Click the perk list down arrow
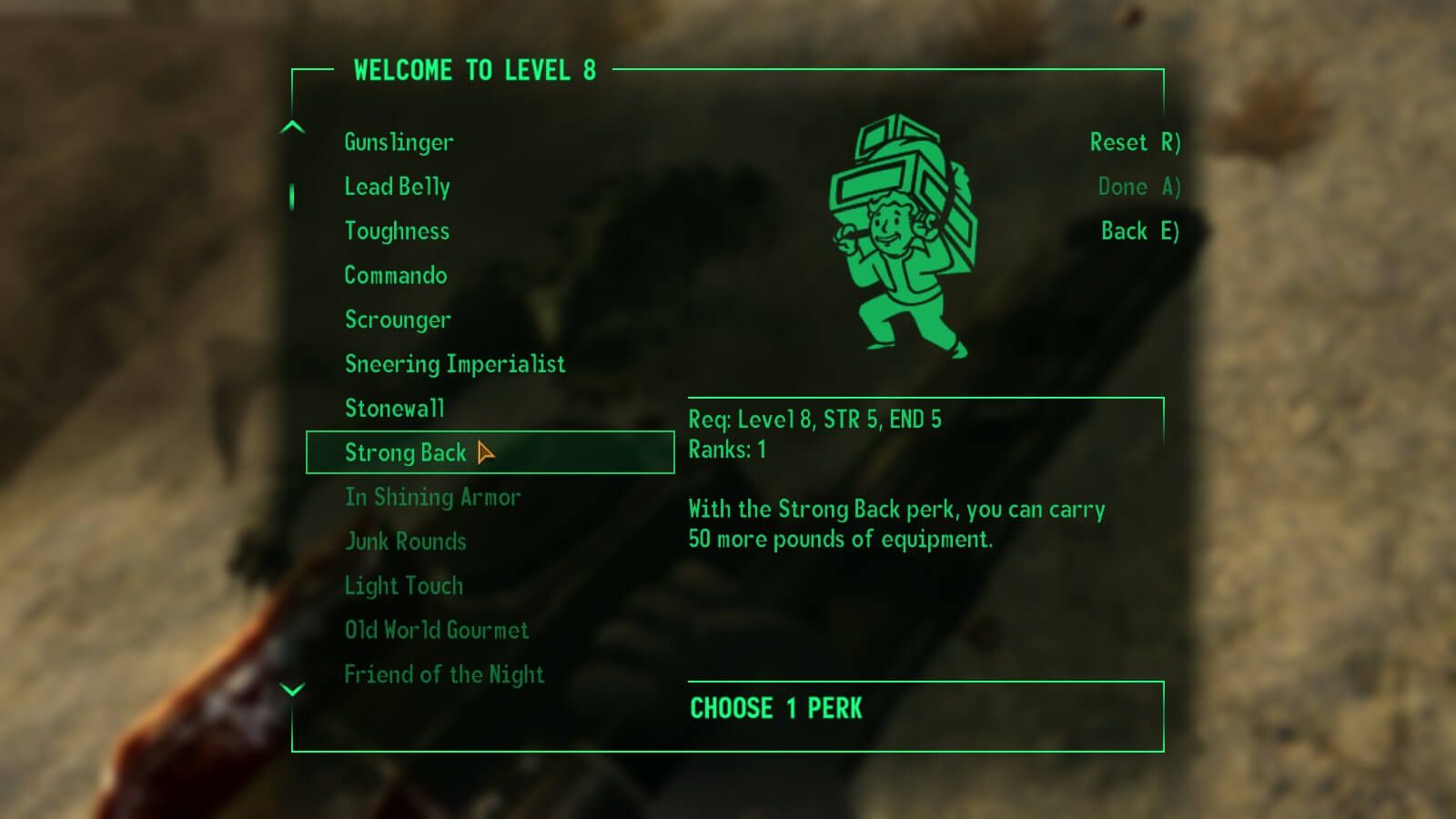The image size is (1456, 819). (292, 690)
